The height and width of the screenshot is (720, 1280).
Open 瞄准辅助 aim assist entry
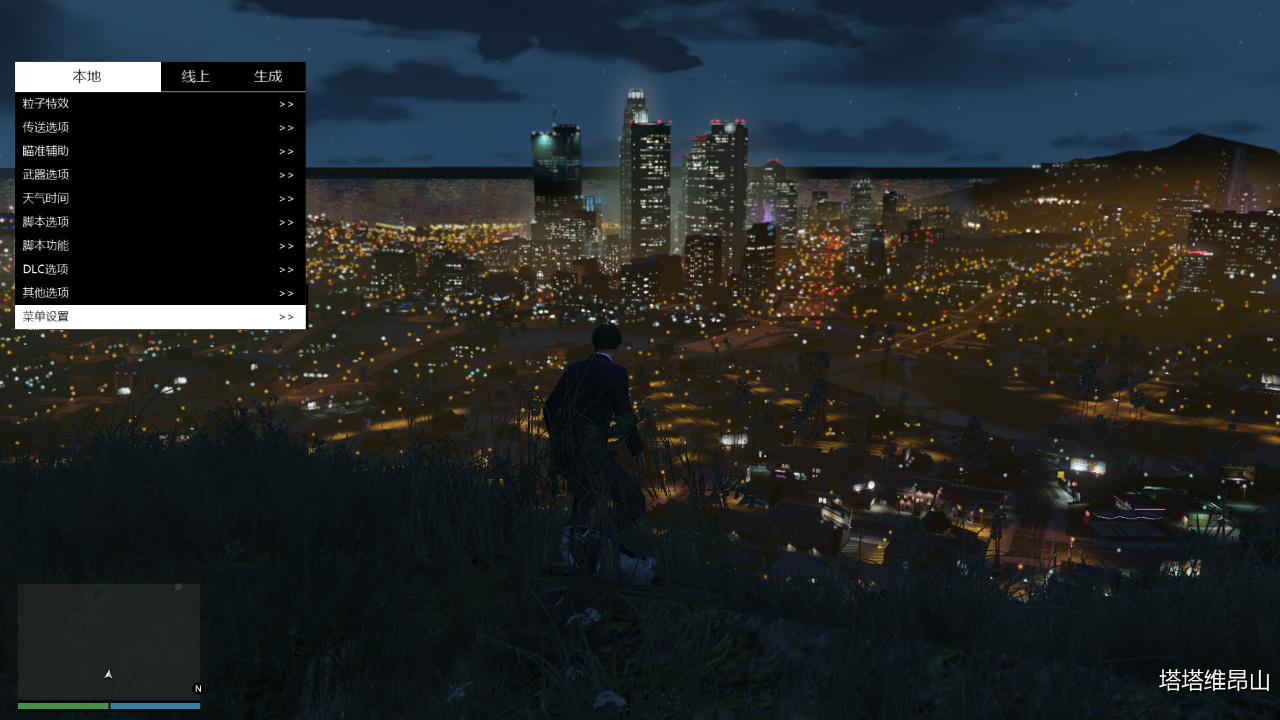pyautogui.click(x=160, y=151)
